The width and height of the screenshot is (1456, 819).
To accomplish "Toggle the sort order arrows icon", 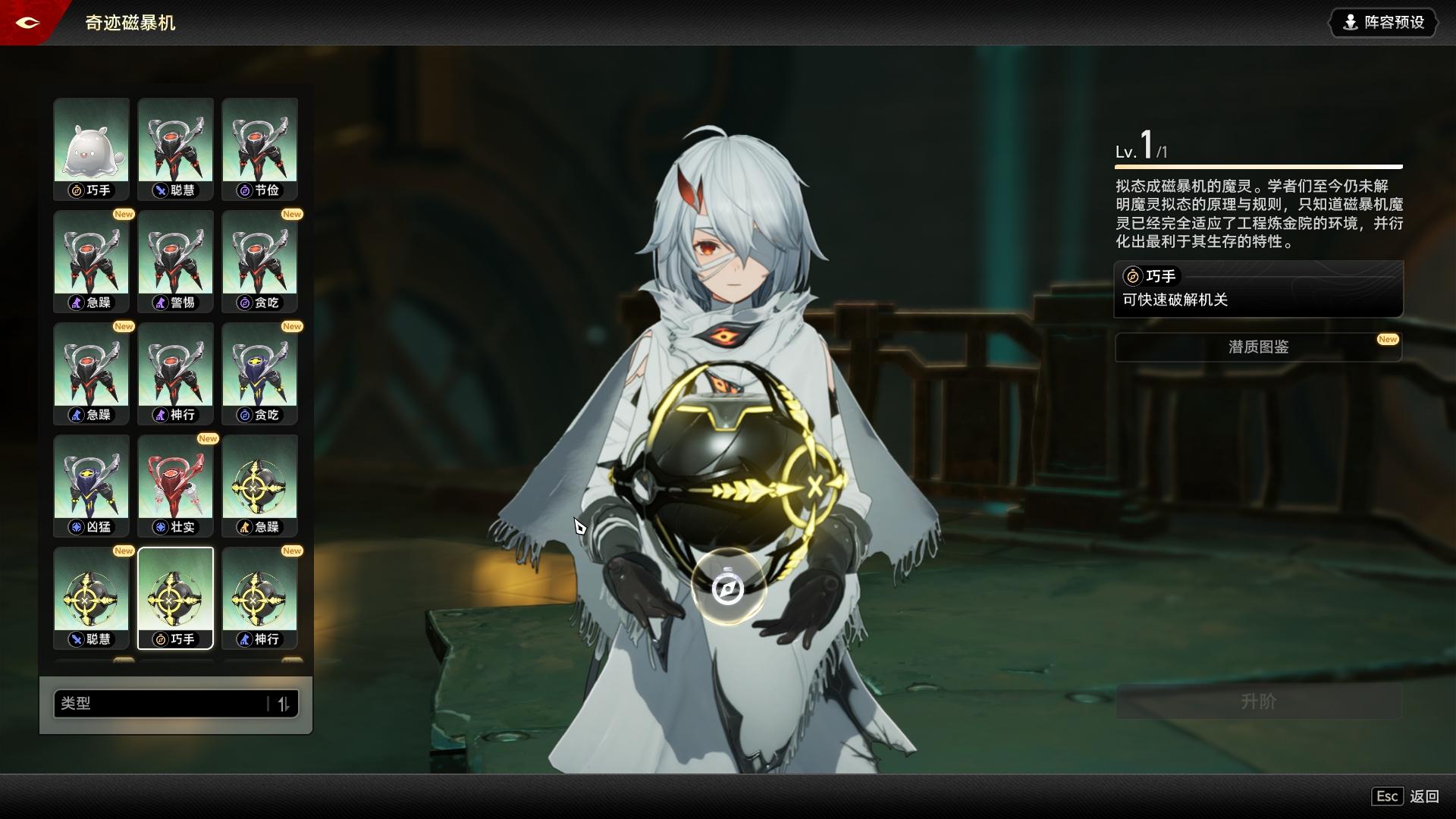I will (x=284, y=704).
